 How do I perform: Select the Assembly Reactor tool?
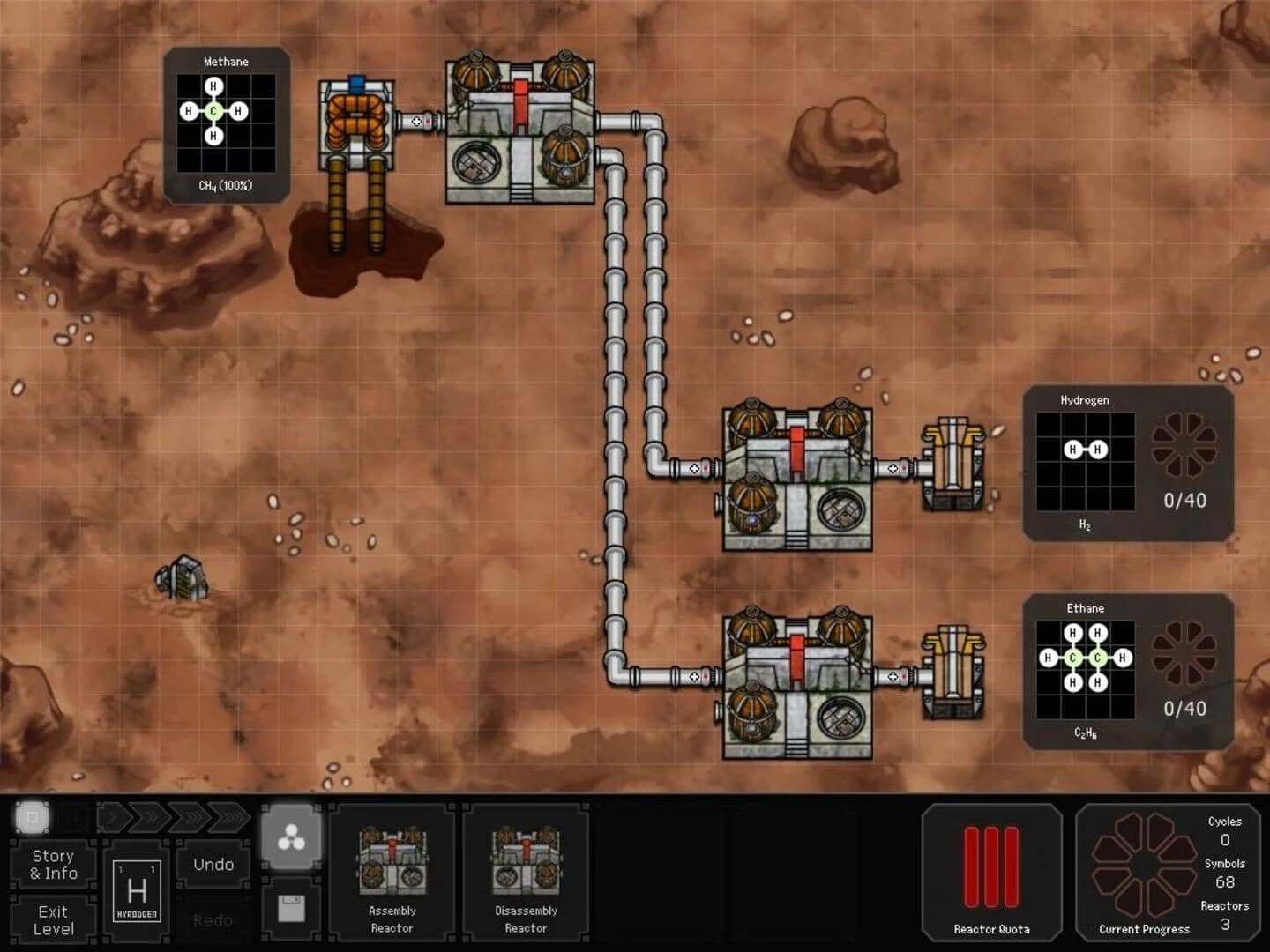coord(392,873)
